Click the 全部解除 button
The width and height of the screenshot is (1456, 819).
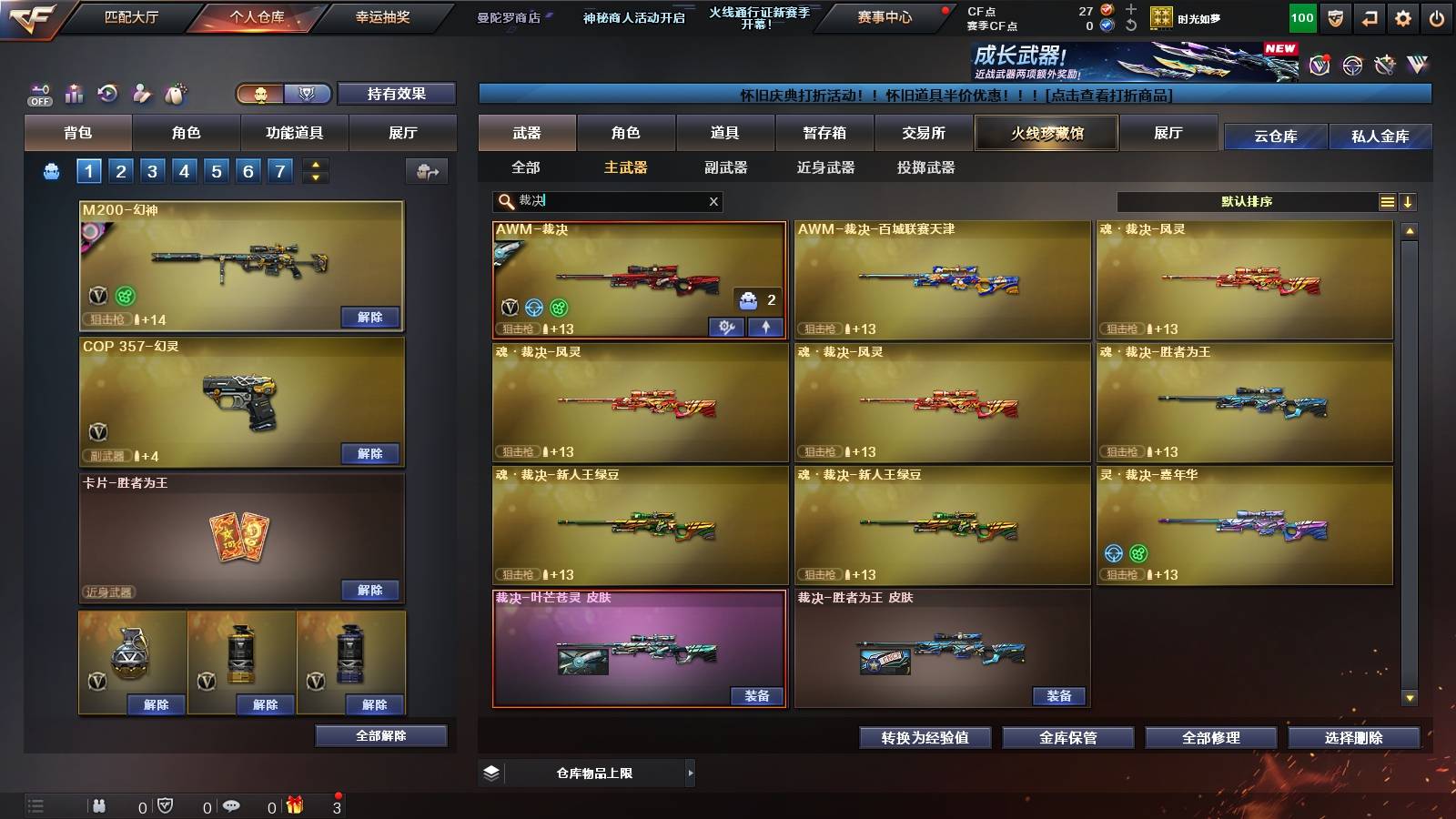[x=382, y=735]
